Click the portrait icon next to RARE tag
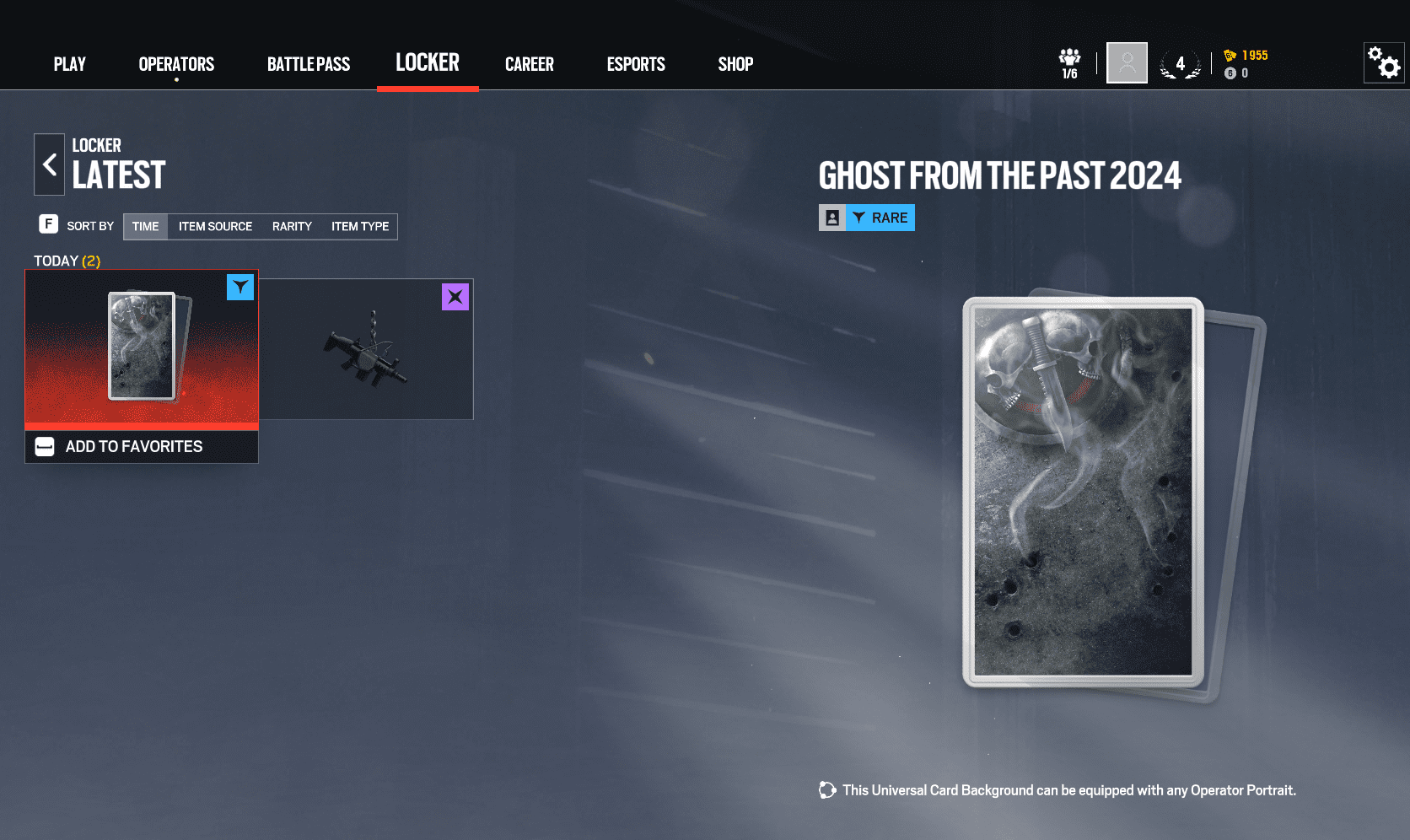 pos(833,217)
